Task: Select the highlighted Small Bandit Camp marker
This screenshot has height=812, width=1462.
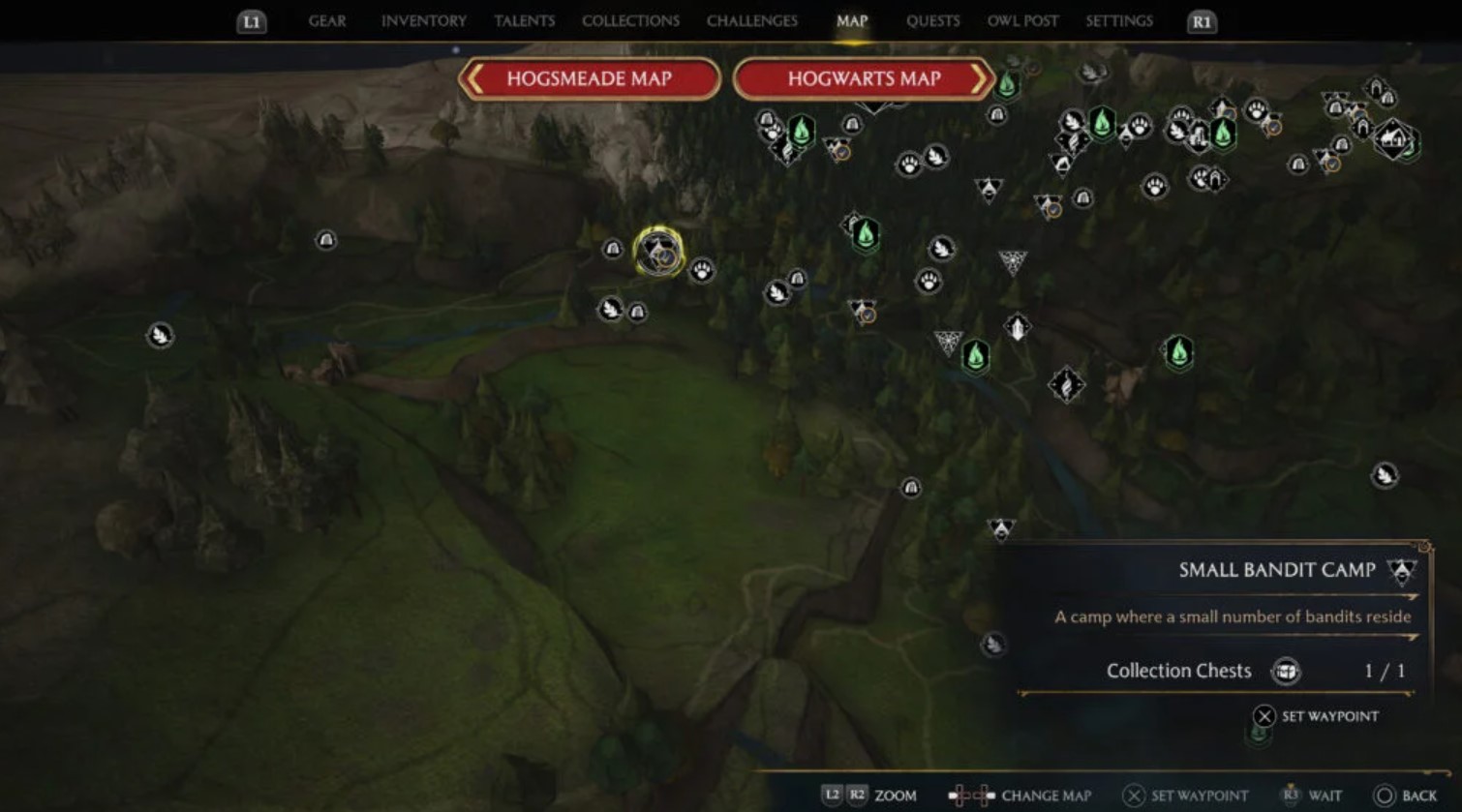Action: (658, 253)
